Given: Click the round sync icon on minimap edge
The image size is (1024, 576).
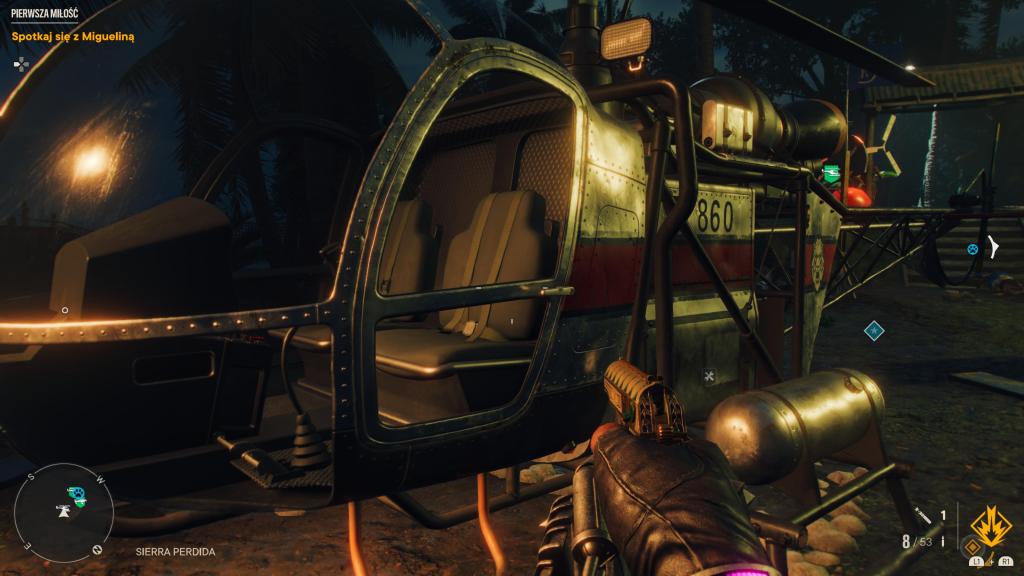Looking at the screenshot, I should pos(97,549).
